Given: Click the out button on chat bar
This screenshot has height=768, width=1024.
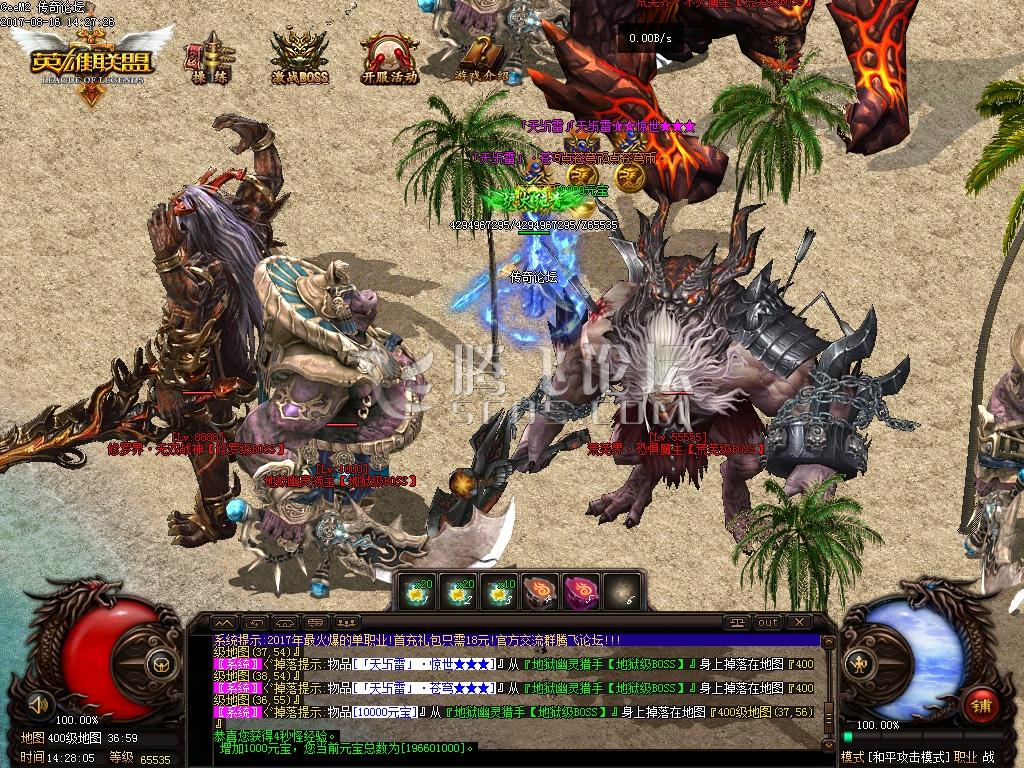Looking at the screenshot, I should (x=767, y=622).
